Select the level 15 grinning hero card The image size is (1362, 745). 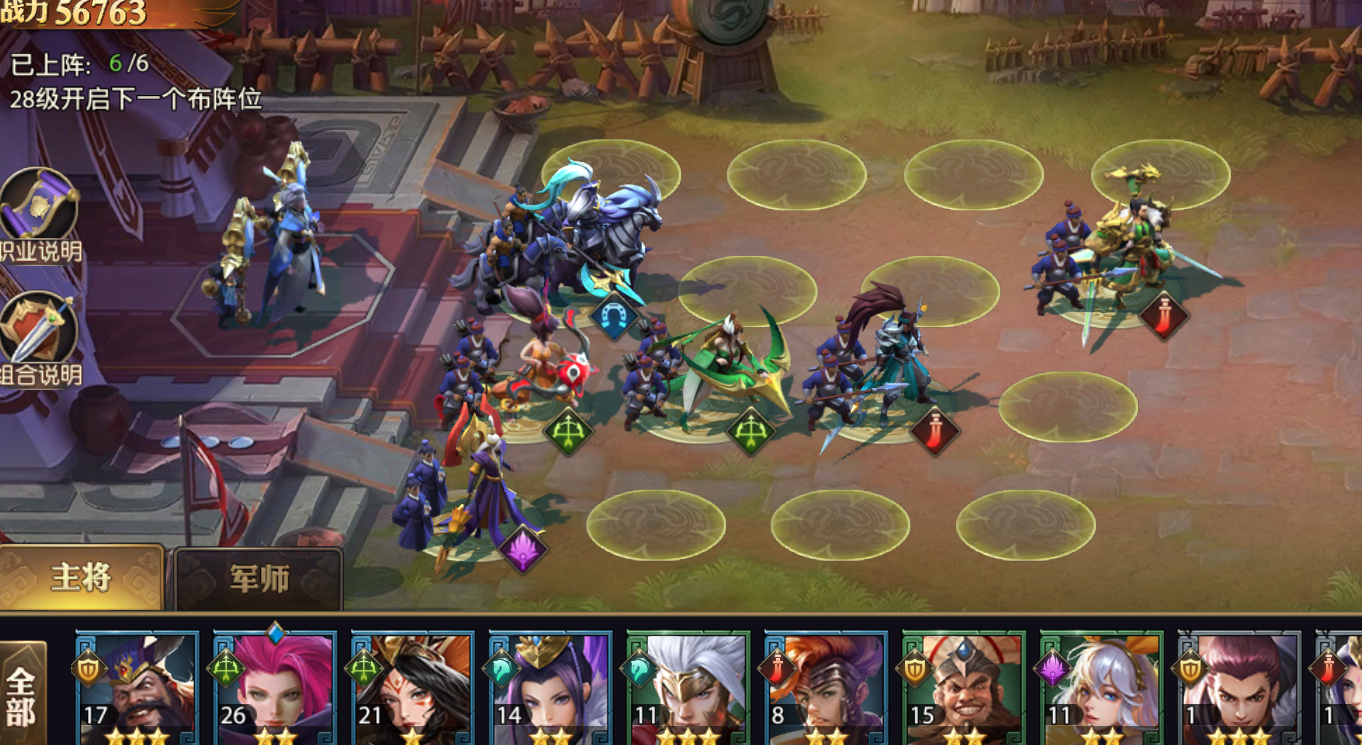click(x=964, y=689)
